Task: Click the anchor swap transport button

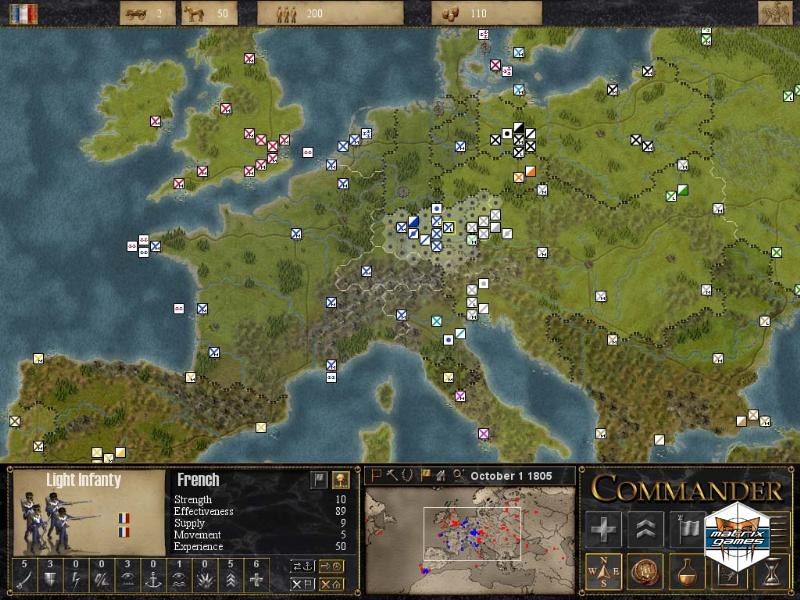Action: coord(302,566)
